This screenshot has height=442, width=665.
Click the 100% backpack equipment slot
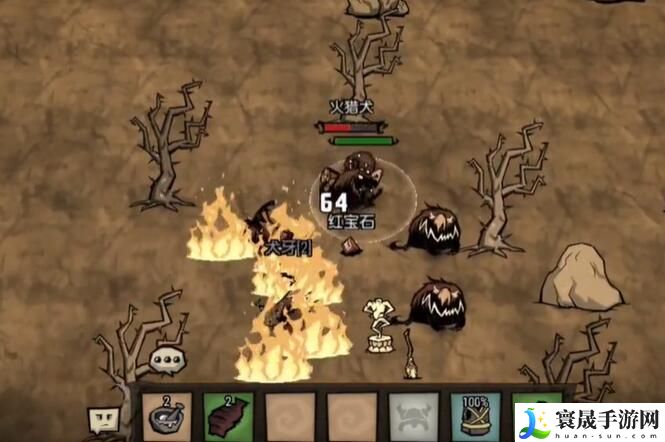[x=474, y=416]
